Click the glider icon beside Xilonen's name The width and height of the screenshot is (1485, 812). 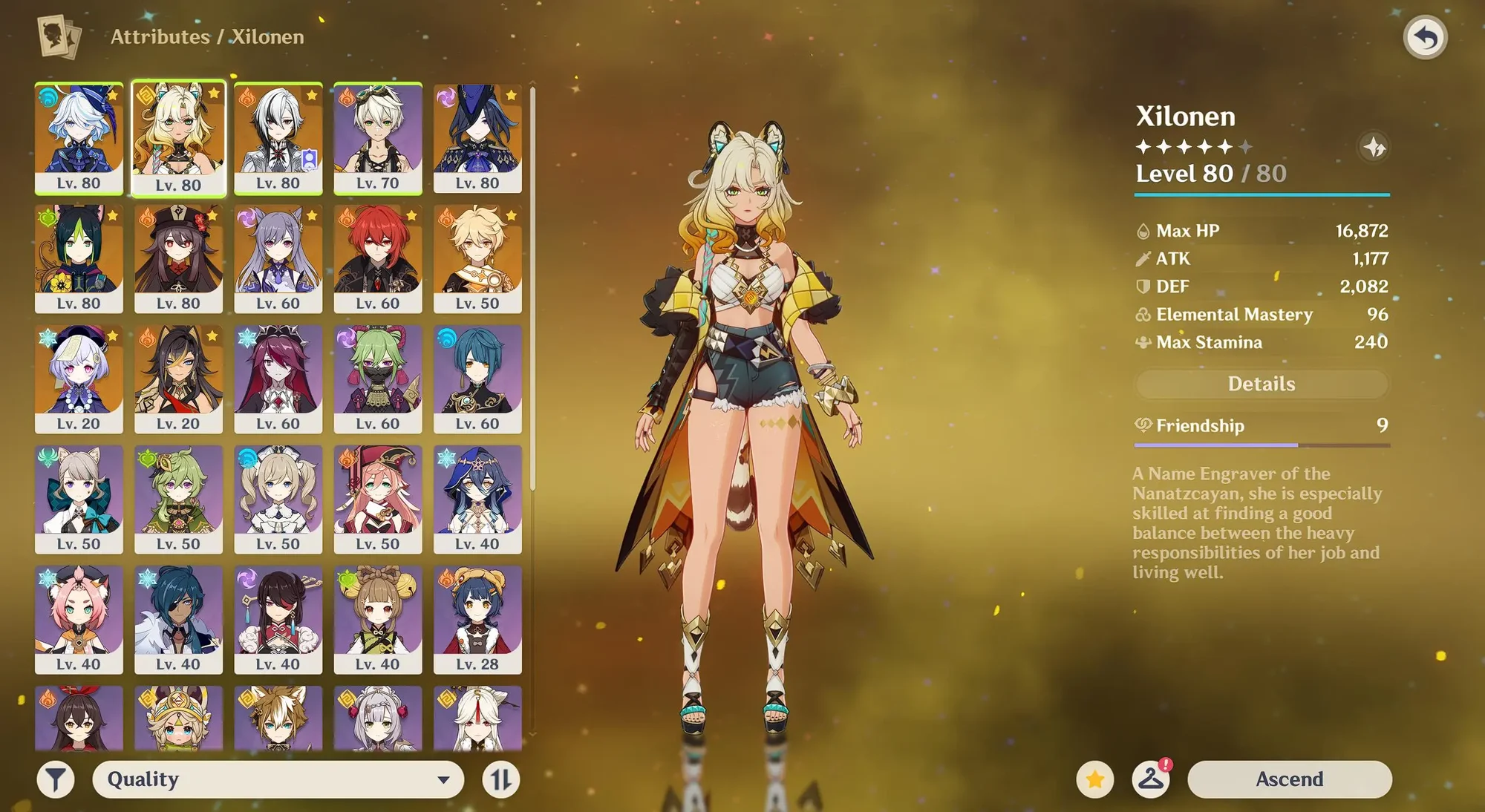[x=1375, y=147]
